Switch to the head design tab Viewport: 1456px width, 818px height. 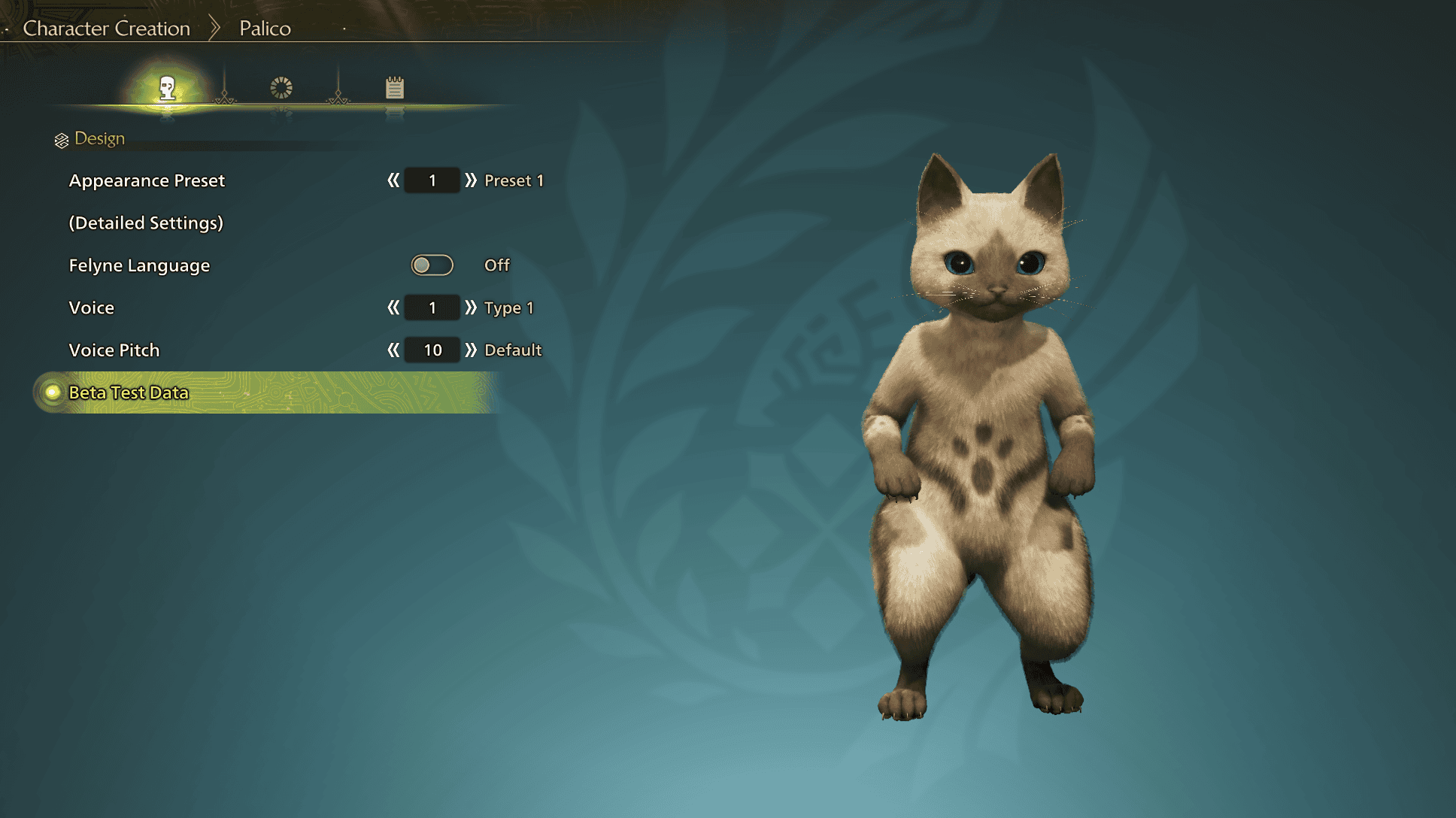click(167, 89)
